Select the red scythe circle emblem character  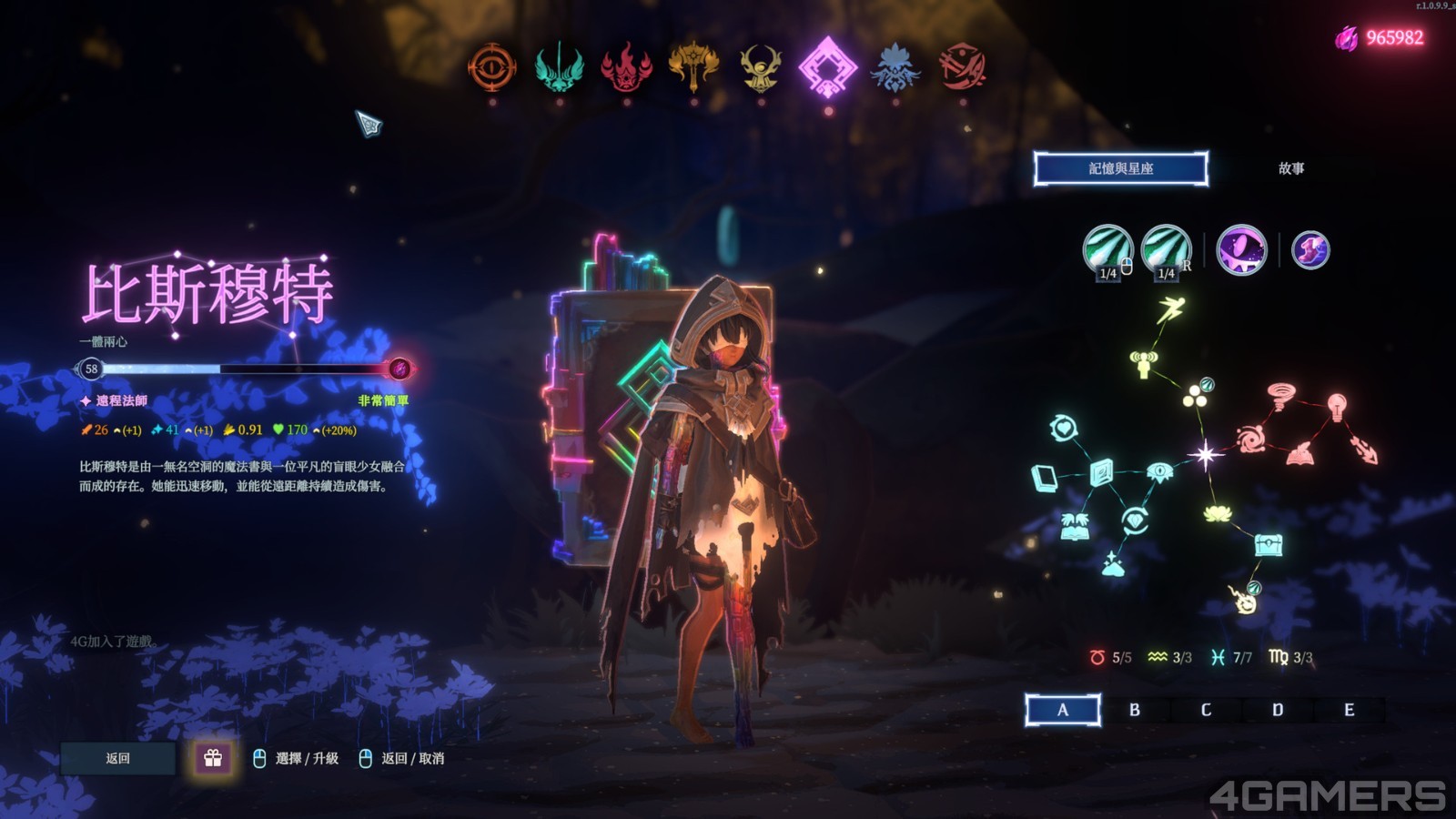[963, 67]
